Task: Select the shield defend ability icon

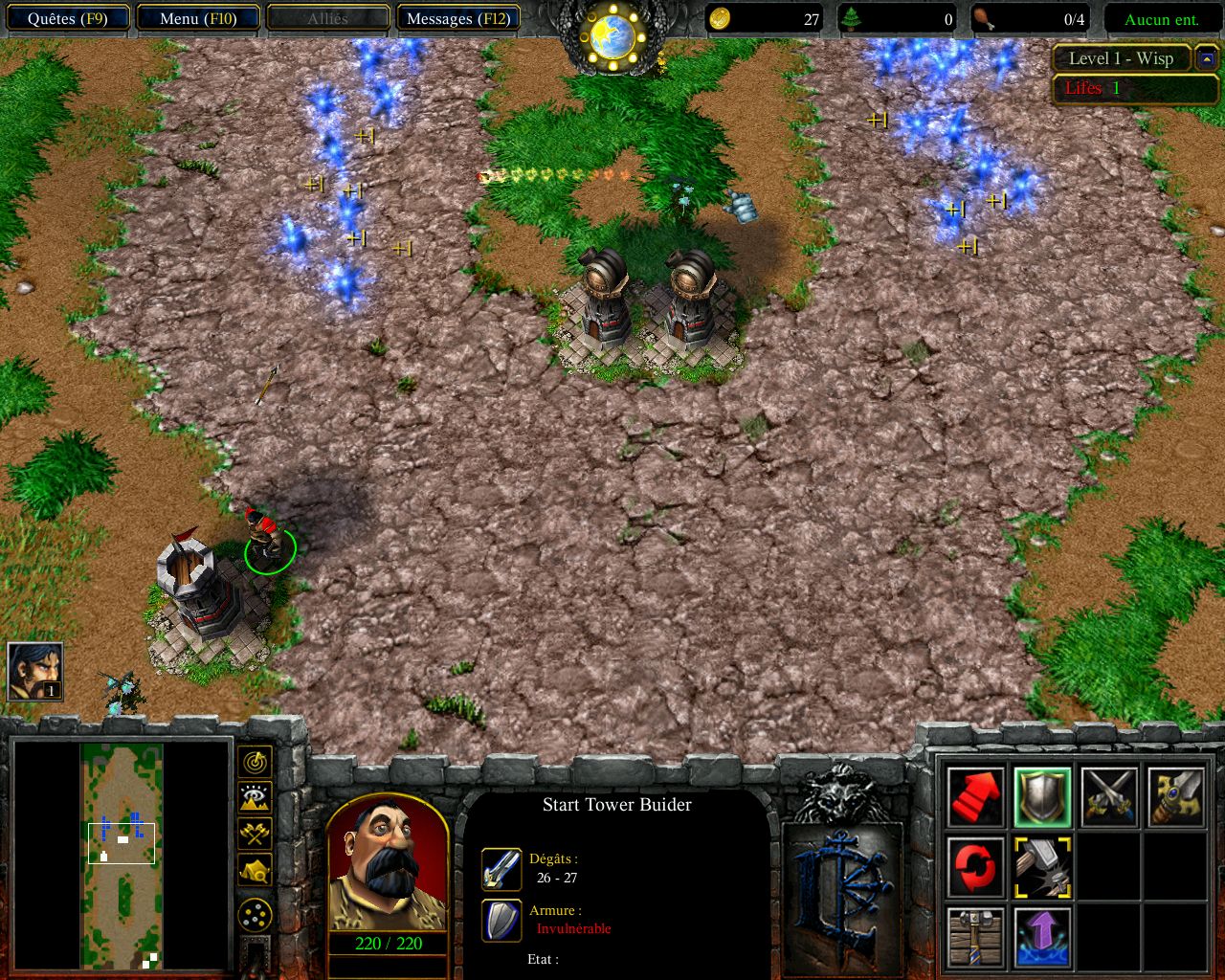Action: [1042, 796]
